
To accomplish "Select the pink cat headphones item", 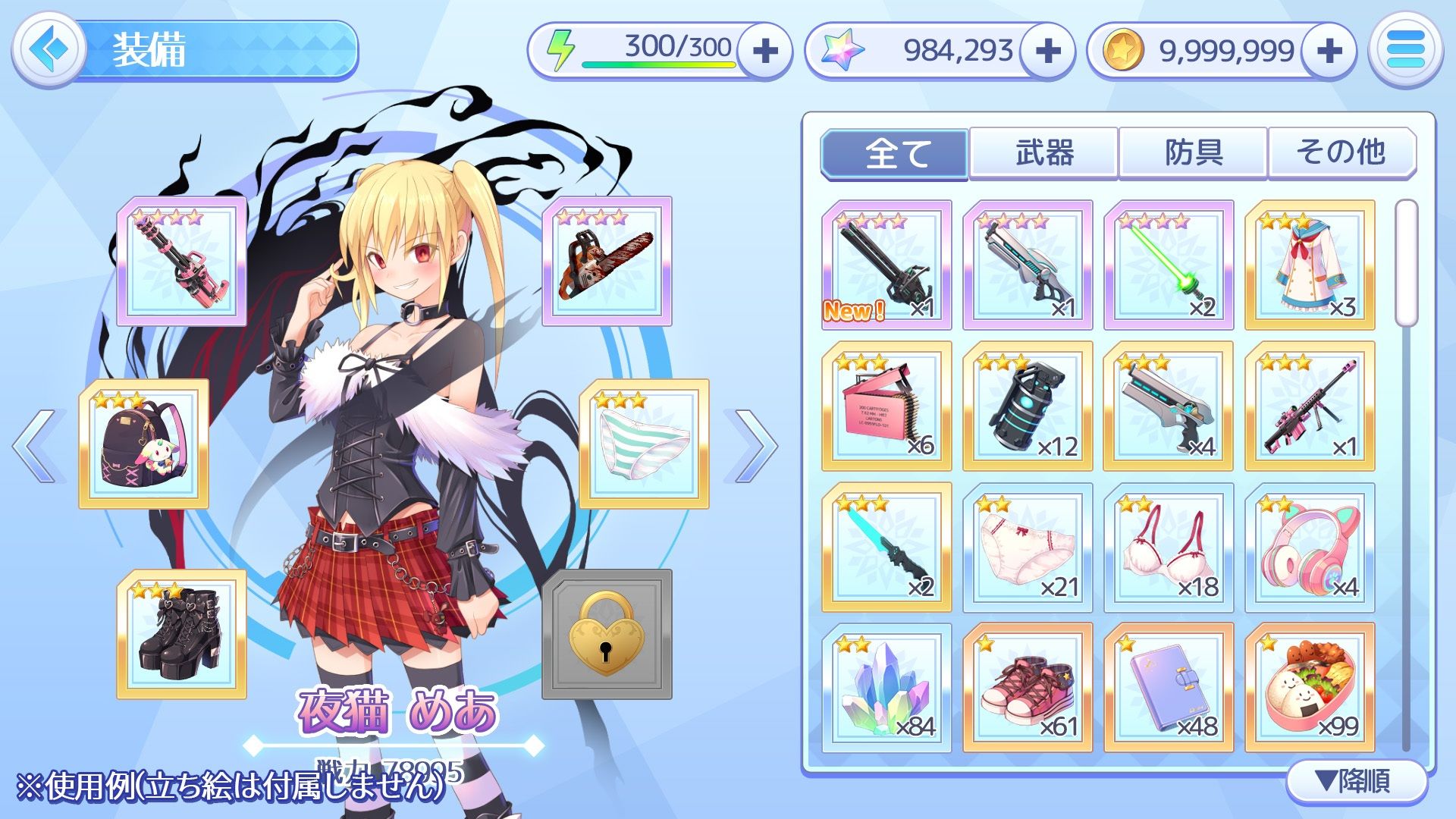I will click(1310, 548).
